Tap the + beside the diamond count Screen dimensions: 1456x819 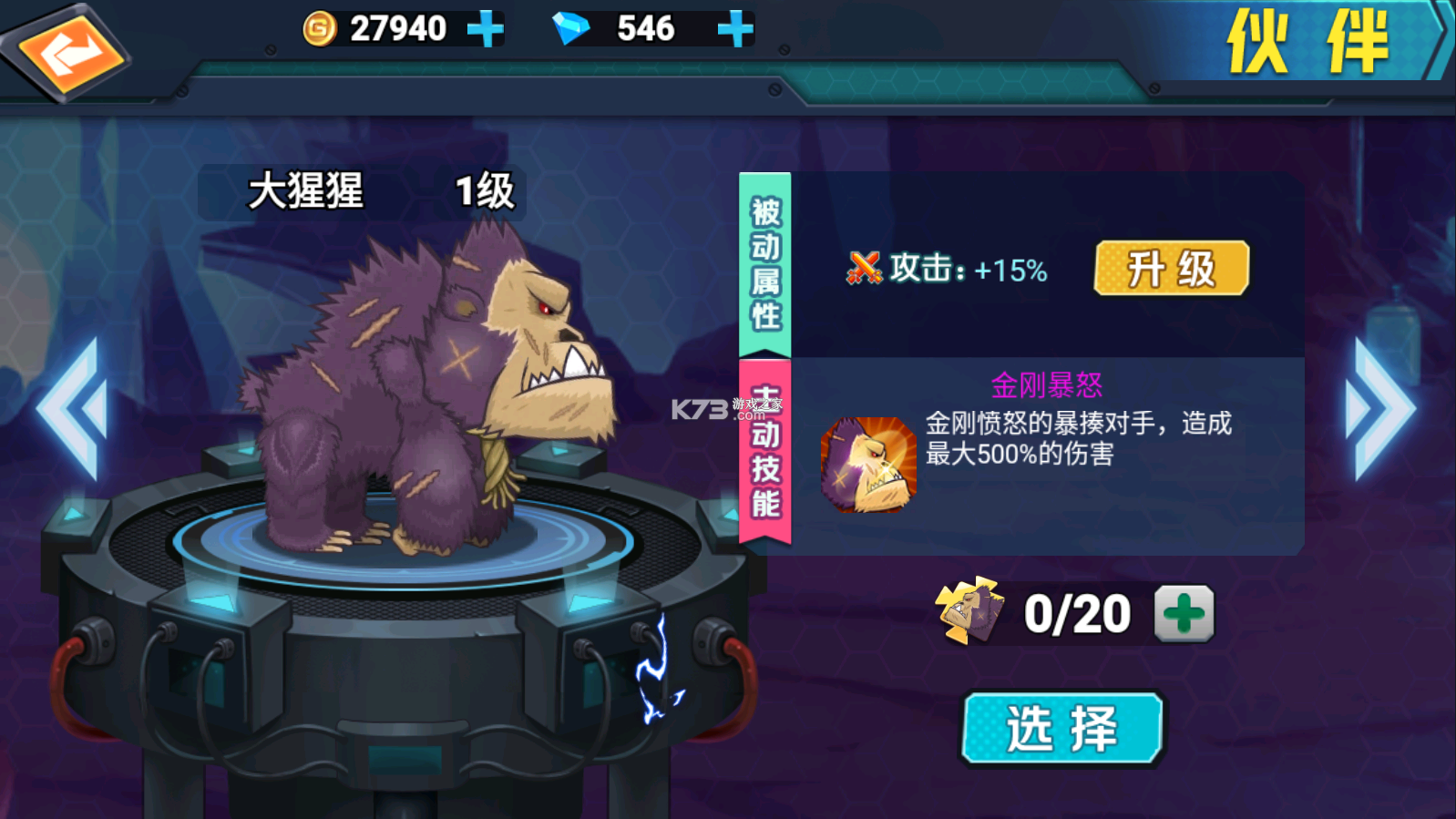point(734,27)
